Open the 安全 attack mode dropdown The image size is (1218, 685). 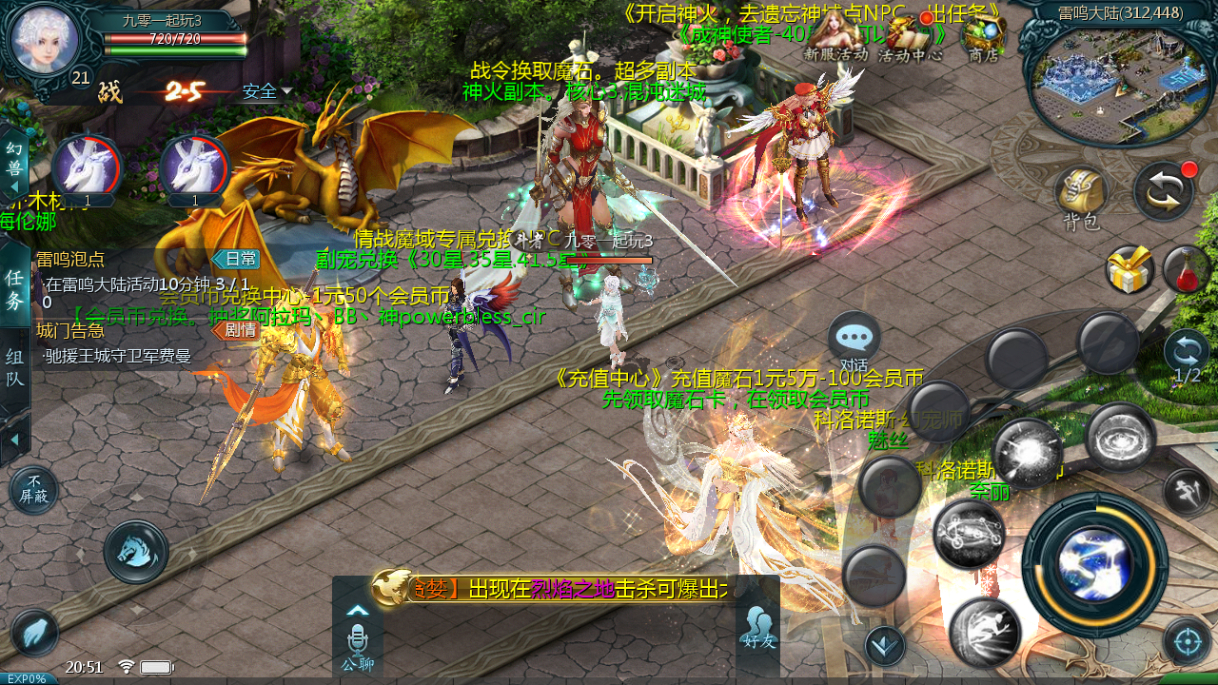266,92
